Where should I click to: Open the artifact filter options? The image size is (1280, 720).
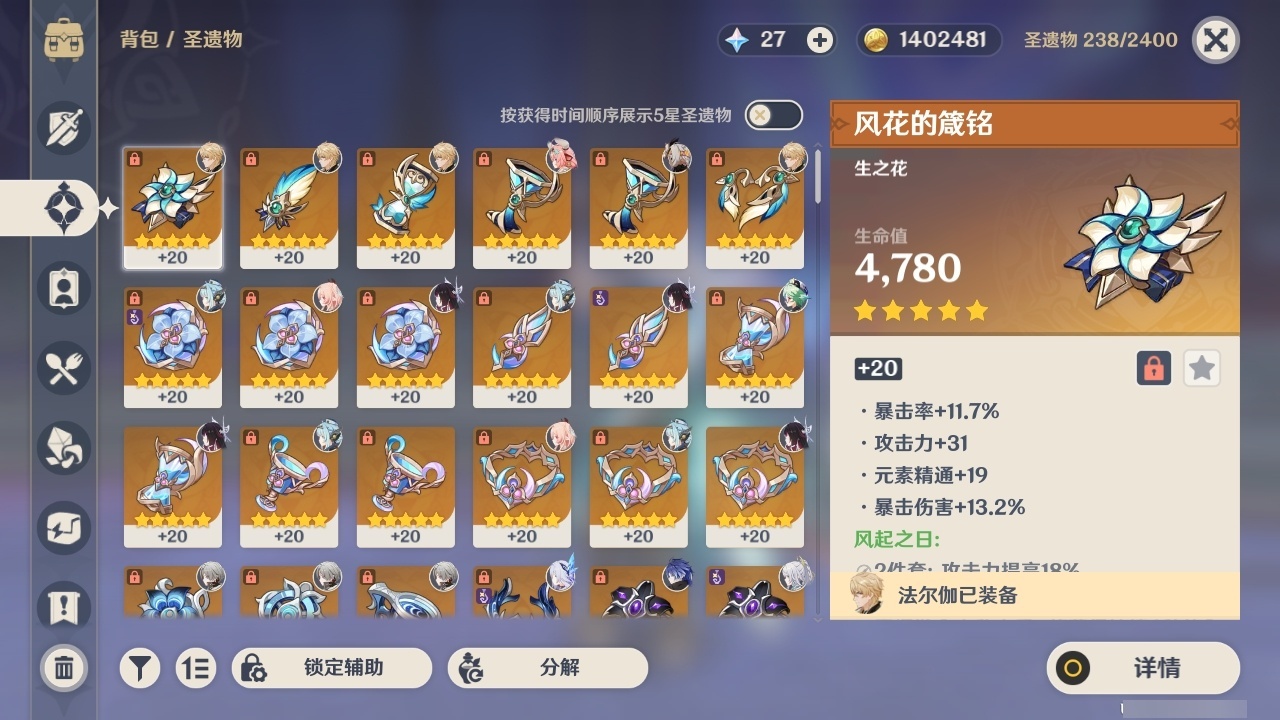140,667
